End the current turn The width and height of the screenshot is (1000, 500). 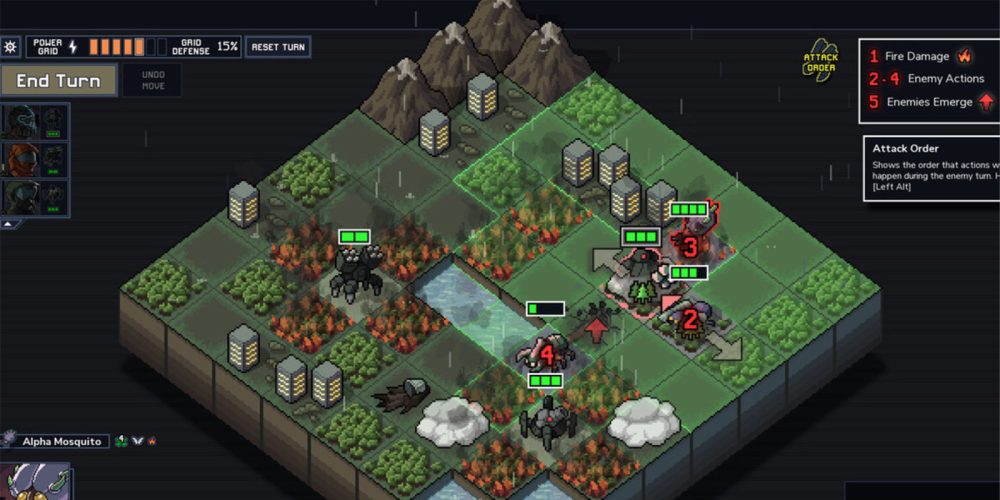(x=58, y=81)
